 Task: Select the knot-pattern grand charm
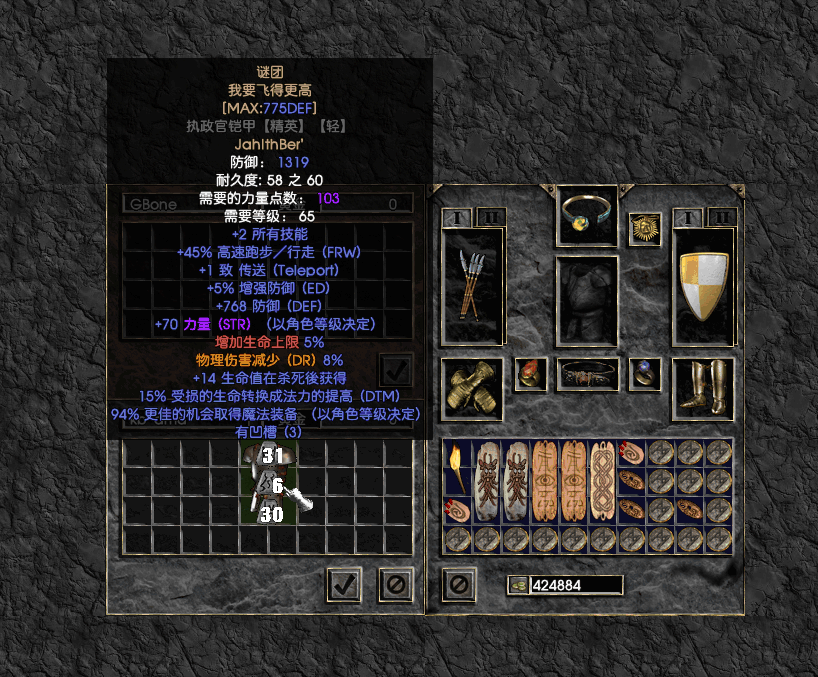[x=603, y=482]
